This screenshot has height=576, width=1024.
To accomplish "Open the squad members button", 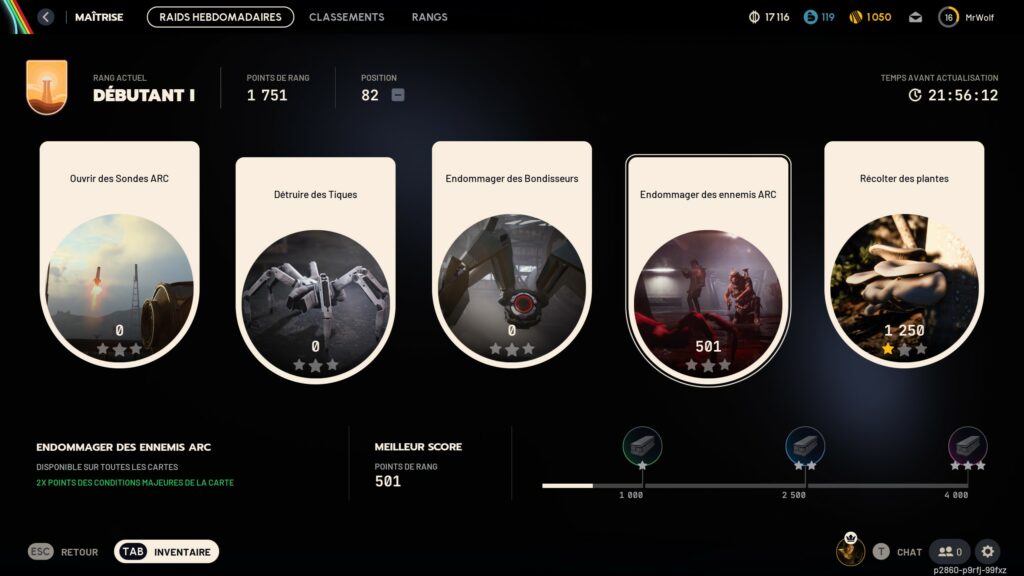I will 949,551.
